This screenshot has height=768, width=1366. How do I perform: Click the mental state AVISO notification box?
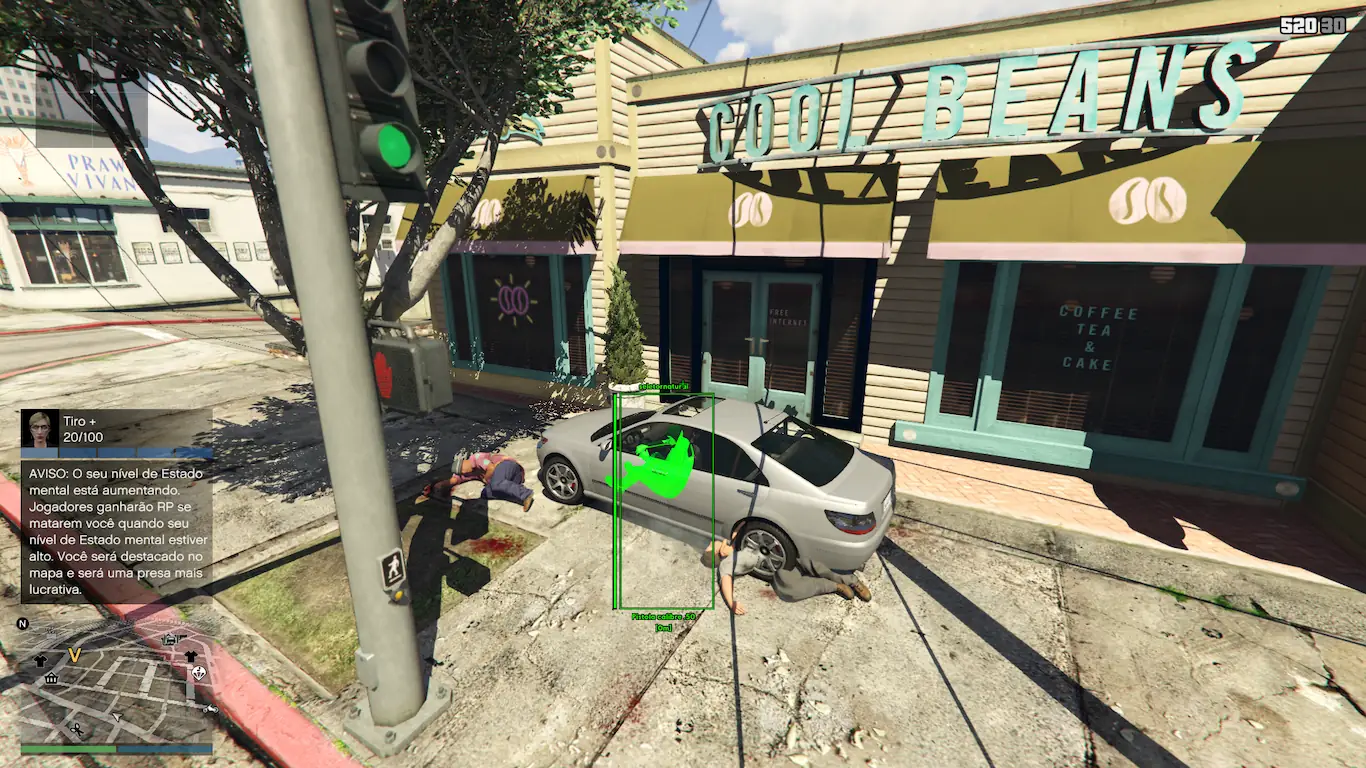coord(116,531)
